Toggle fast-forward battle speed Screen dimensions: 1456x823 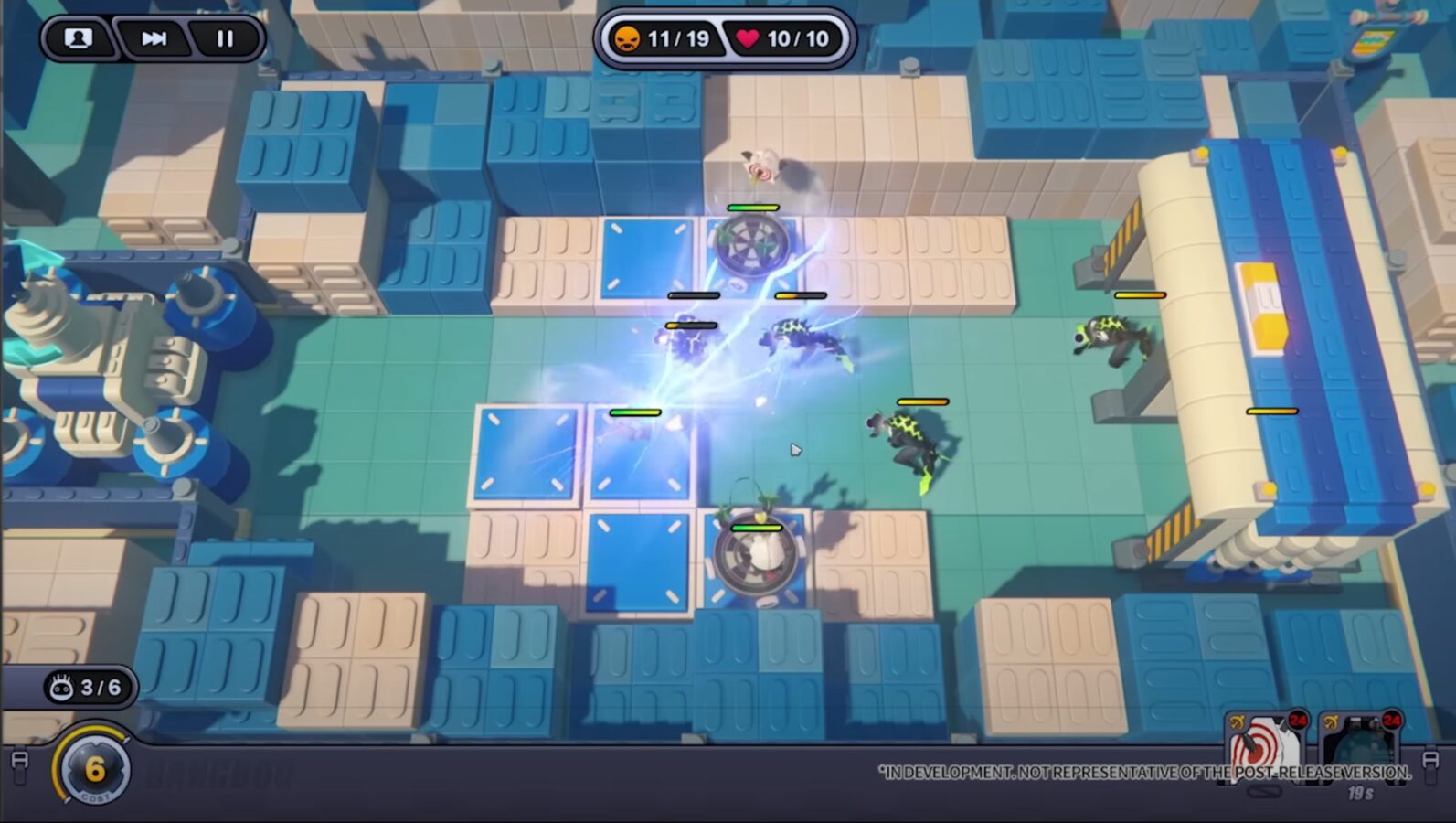[x=154, y=38]
